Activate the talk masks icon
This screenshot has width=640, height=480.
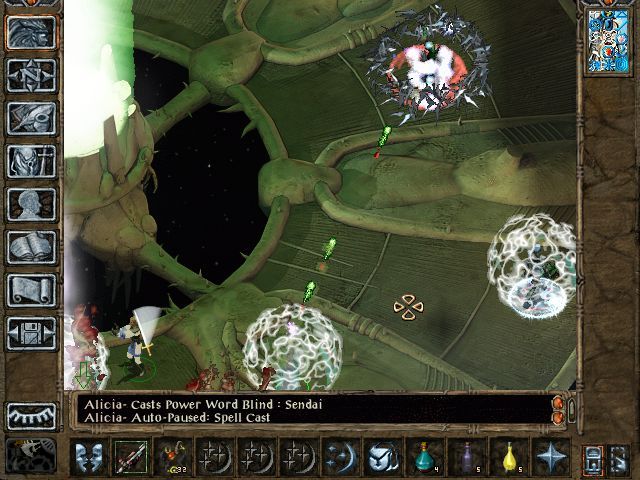pos(90,456)
